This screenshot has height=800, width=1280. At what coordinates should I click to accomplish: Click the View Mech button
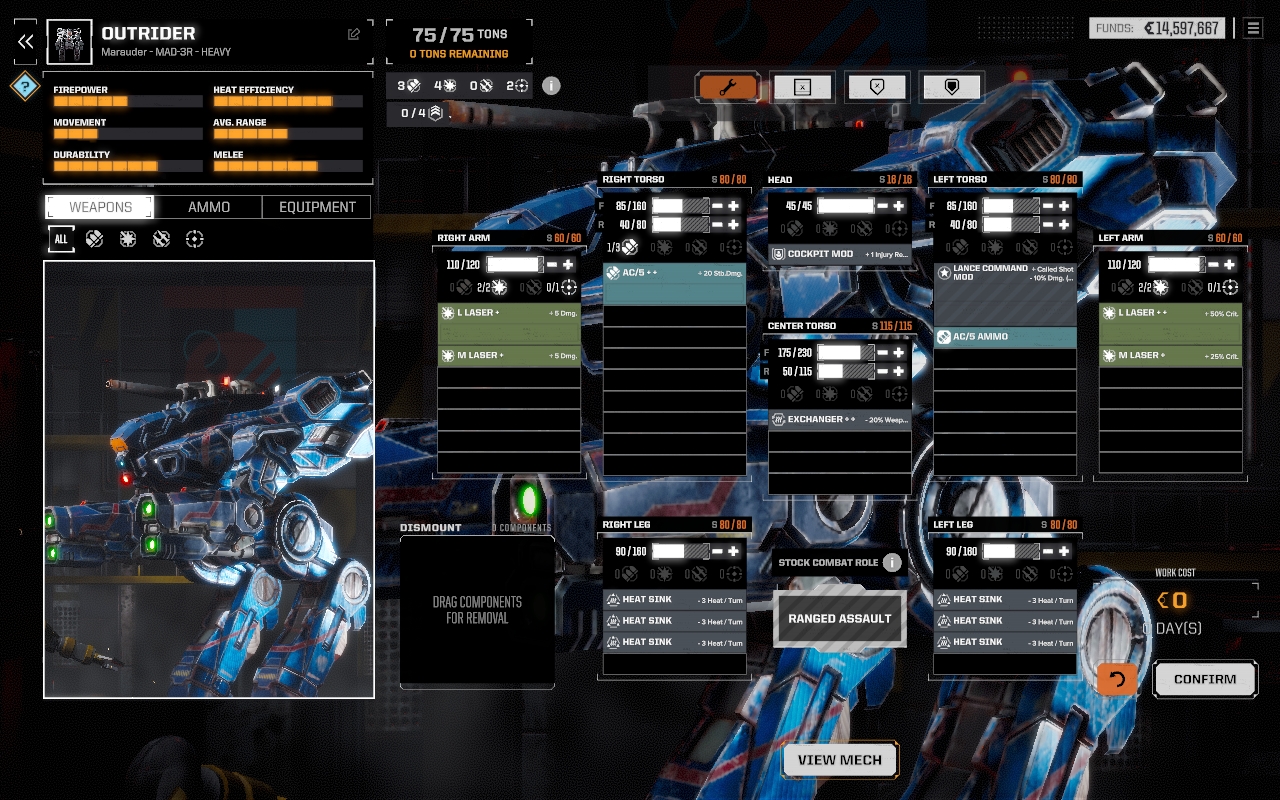tap(840, 760)
